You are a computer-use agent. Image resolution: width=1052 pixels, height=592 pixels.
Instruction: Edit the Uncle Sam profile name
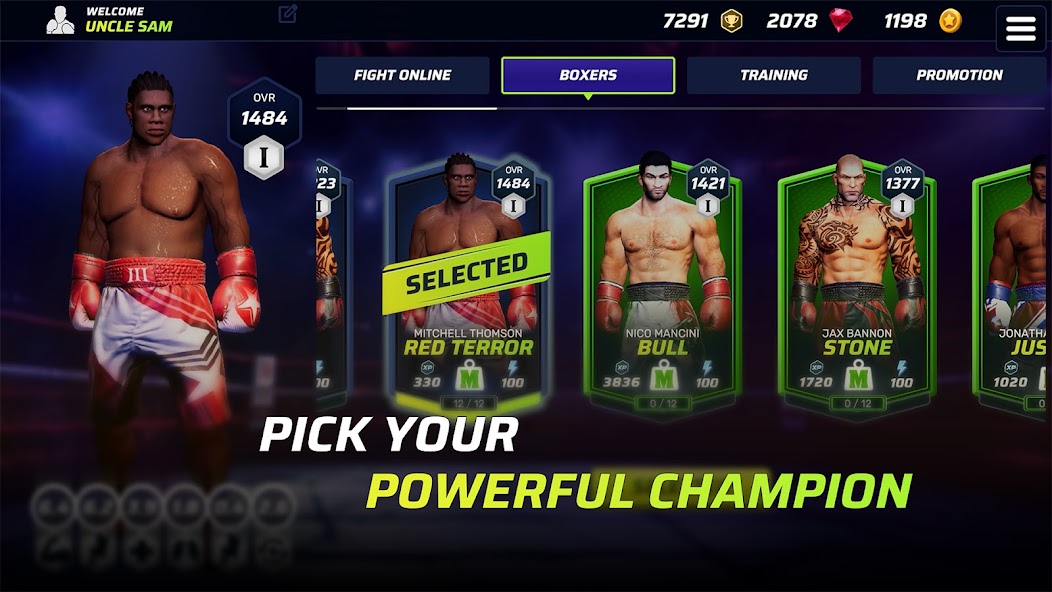(288, 14)
